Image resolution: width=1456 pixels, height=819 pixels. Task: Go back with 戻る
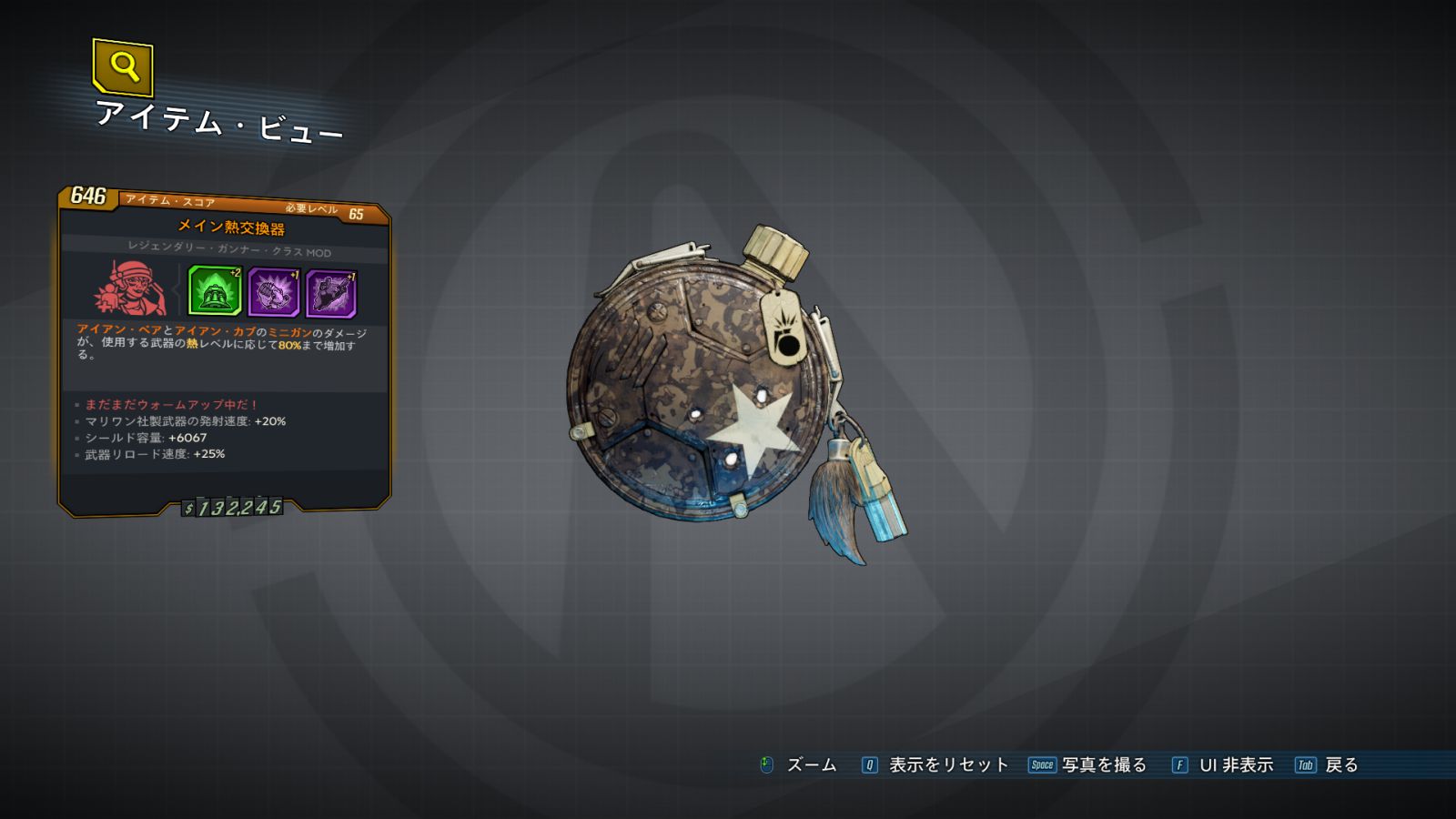pos(1340,765)
